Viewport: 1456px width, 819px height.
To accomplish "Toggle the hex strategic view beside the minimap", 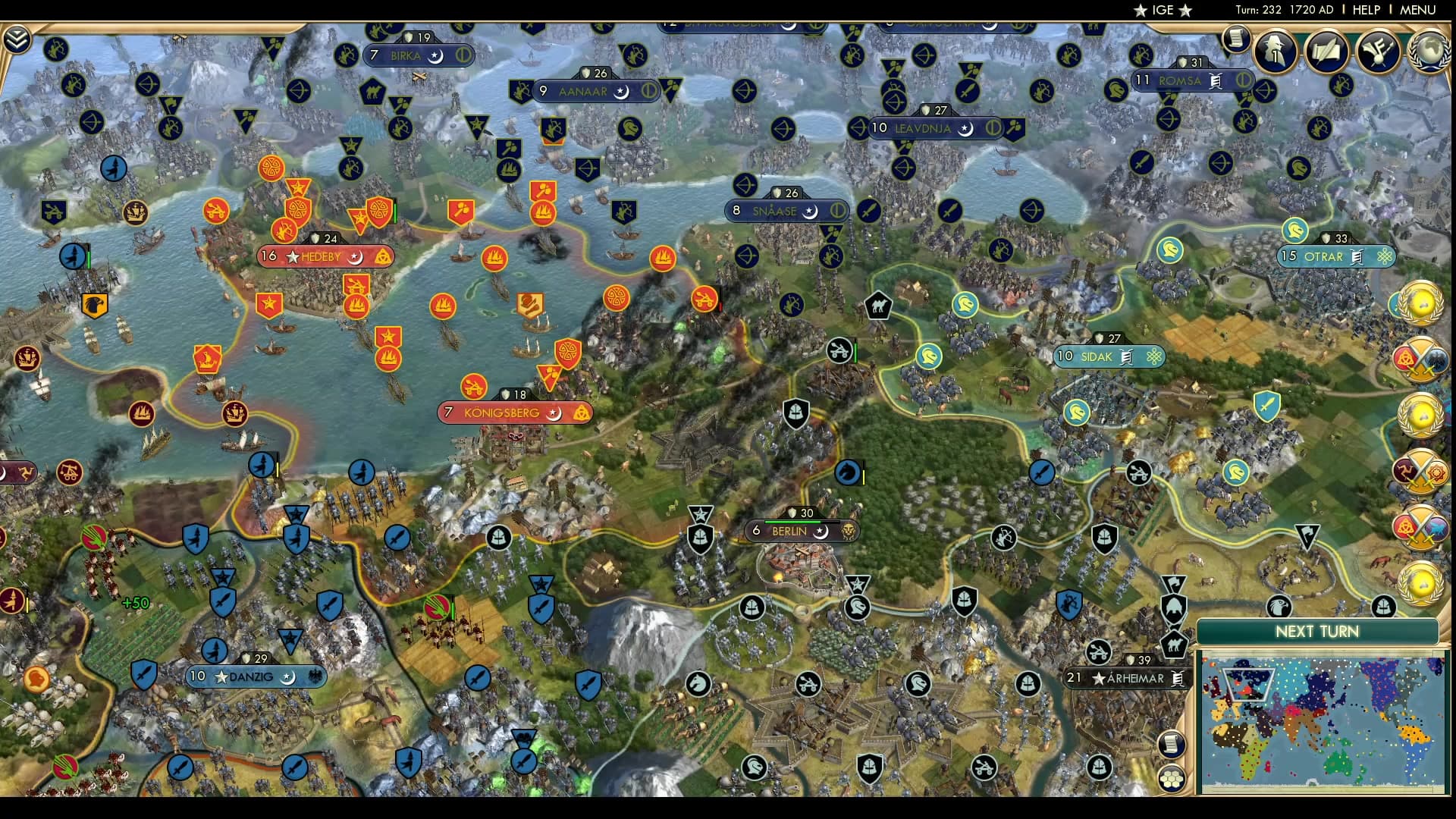I will coord(1171,778).
